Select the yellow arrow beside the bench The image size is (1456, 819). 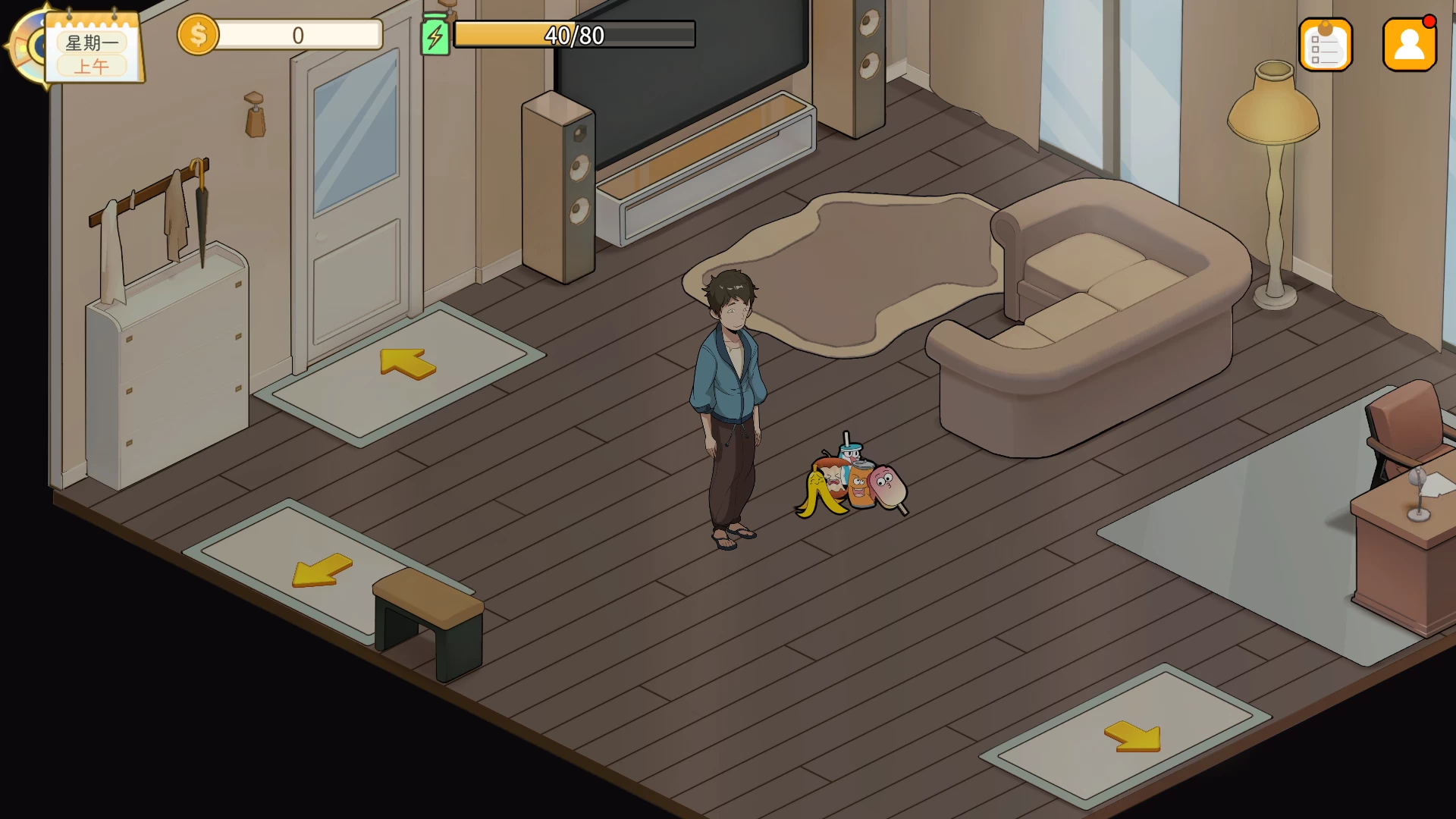click(x=322, y=570)
